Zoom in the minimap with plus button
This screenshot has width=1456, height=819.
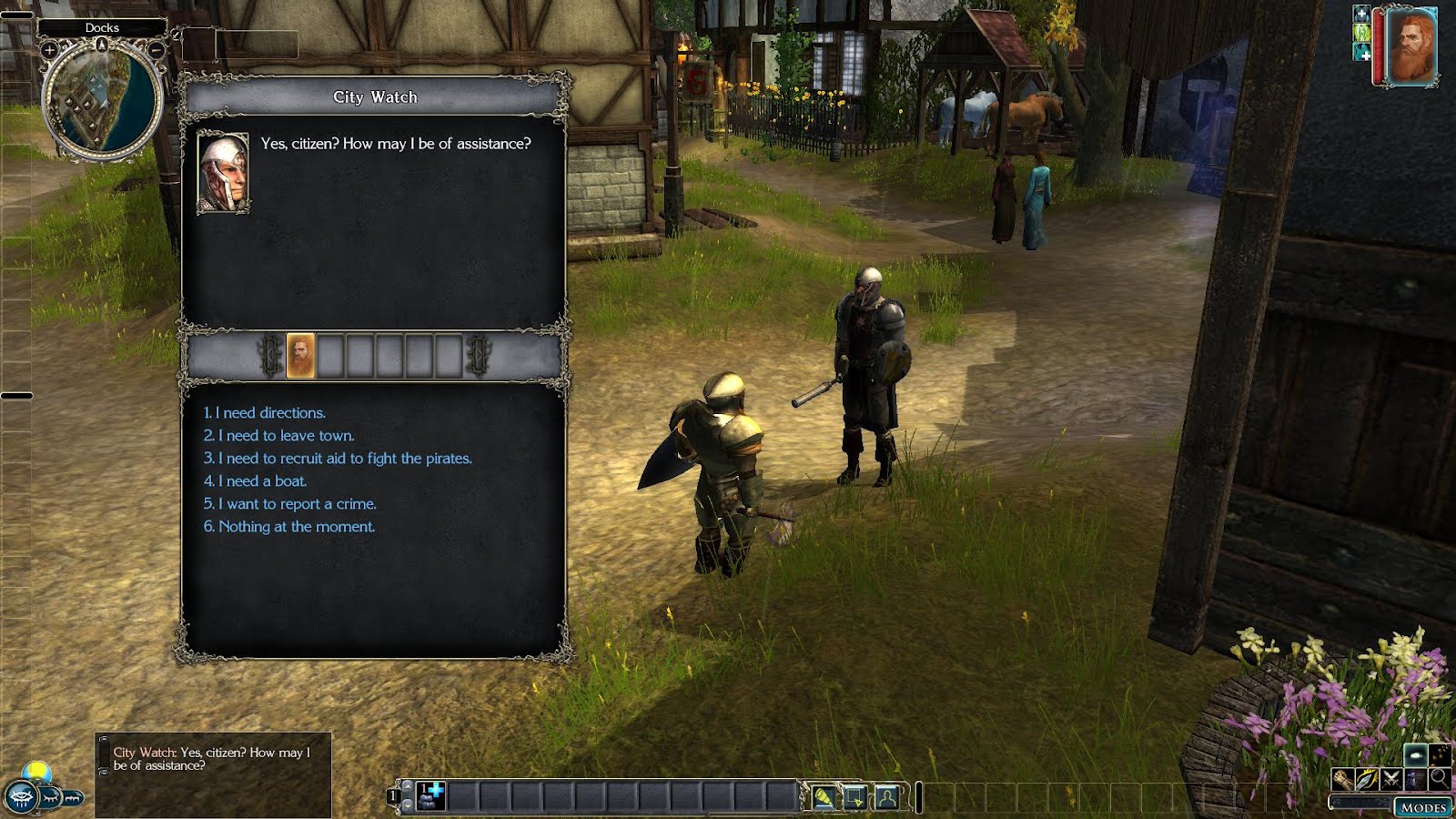click(x=49, y=51)
